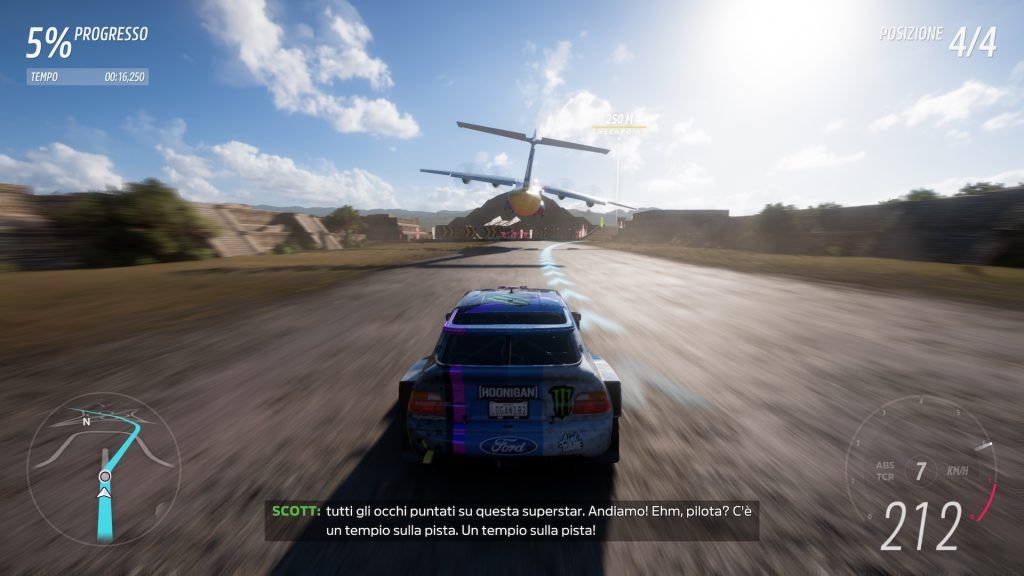Select the player arrow on the minimap

104,491
